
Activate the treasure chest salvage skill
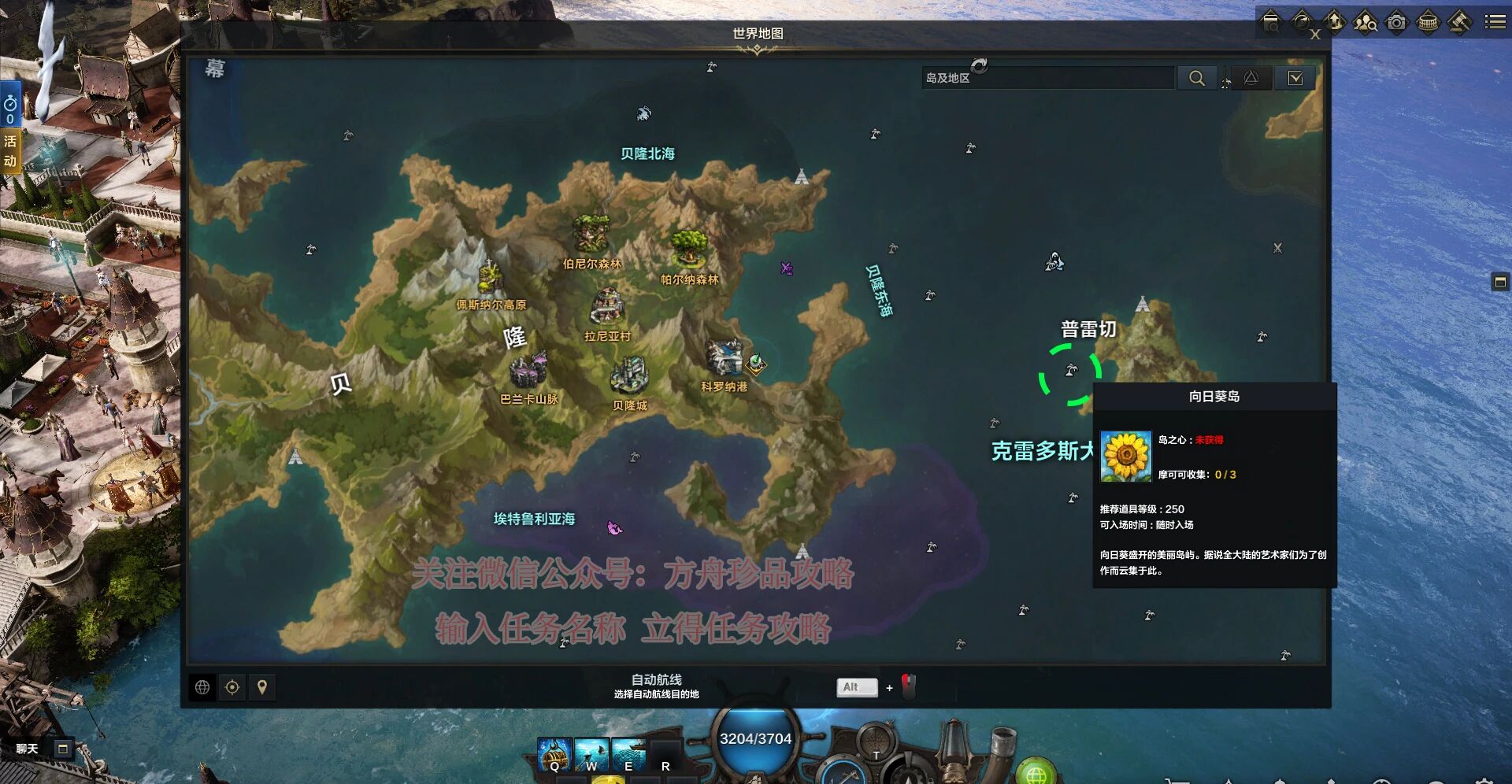point(554,754)
